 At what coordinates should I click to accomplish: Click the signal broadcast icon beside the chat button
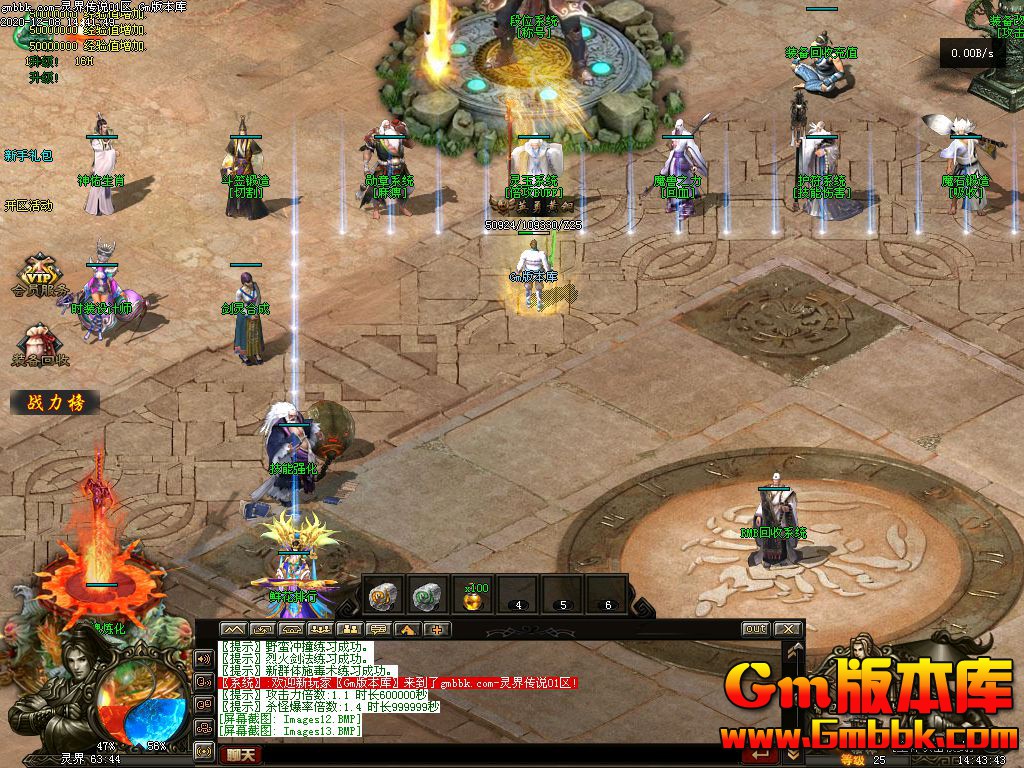tap(203, 750)
